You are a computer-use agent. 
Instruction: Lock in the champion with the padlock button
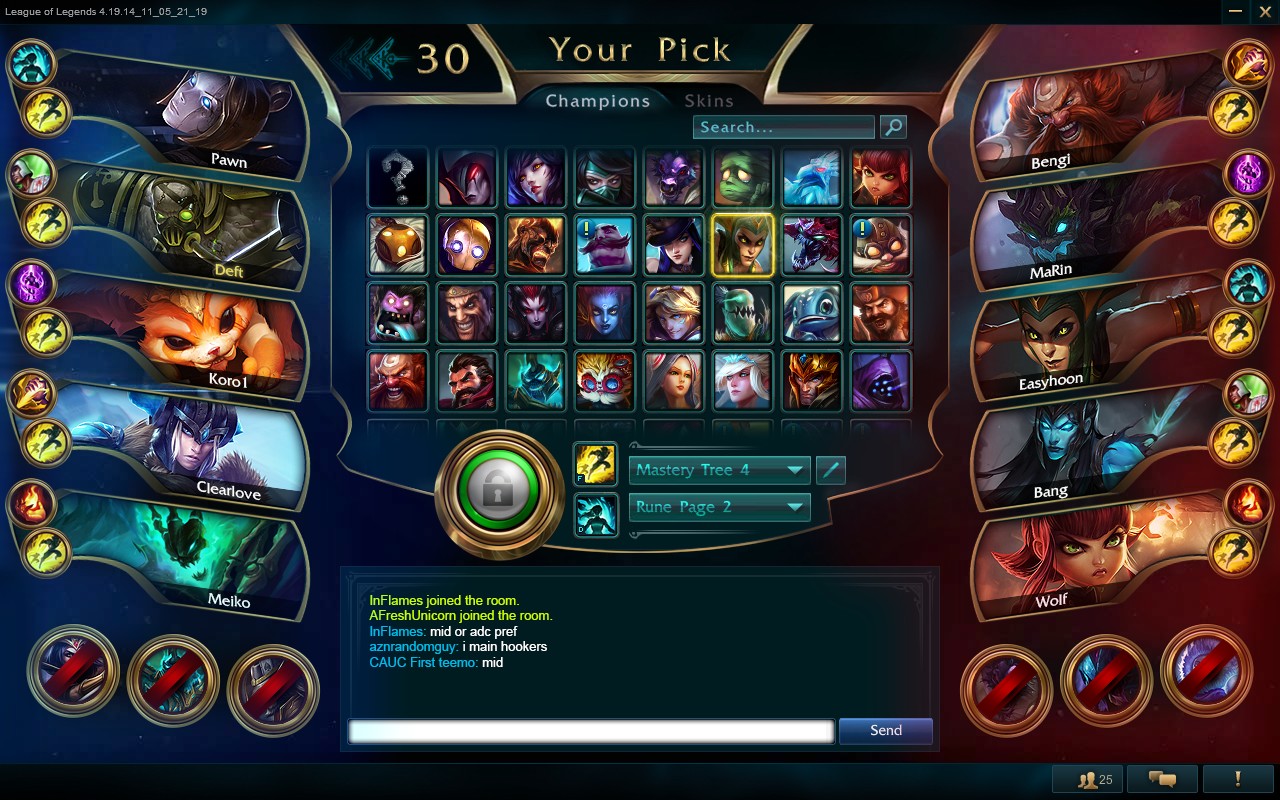[x=497, y=490]
